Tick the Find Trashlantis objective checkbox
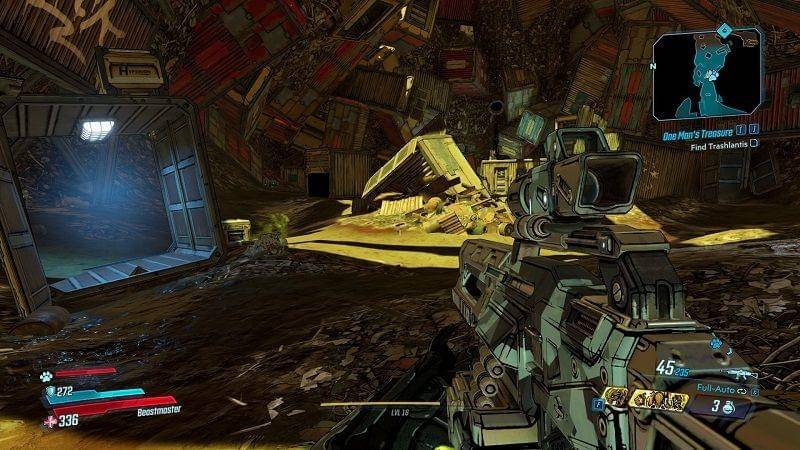Screen dimensions: 800x450 pos(755,143)
